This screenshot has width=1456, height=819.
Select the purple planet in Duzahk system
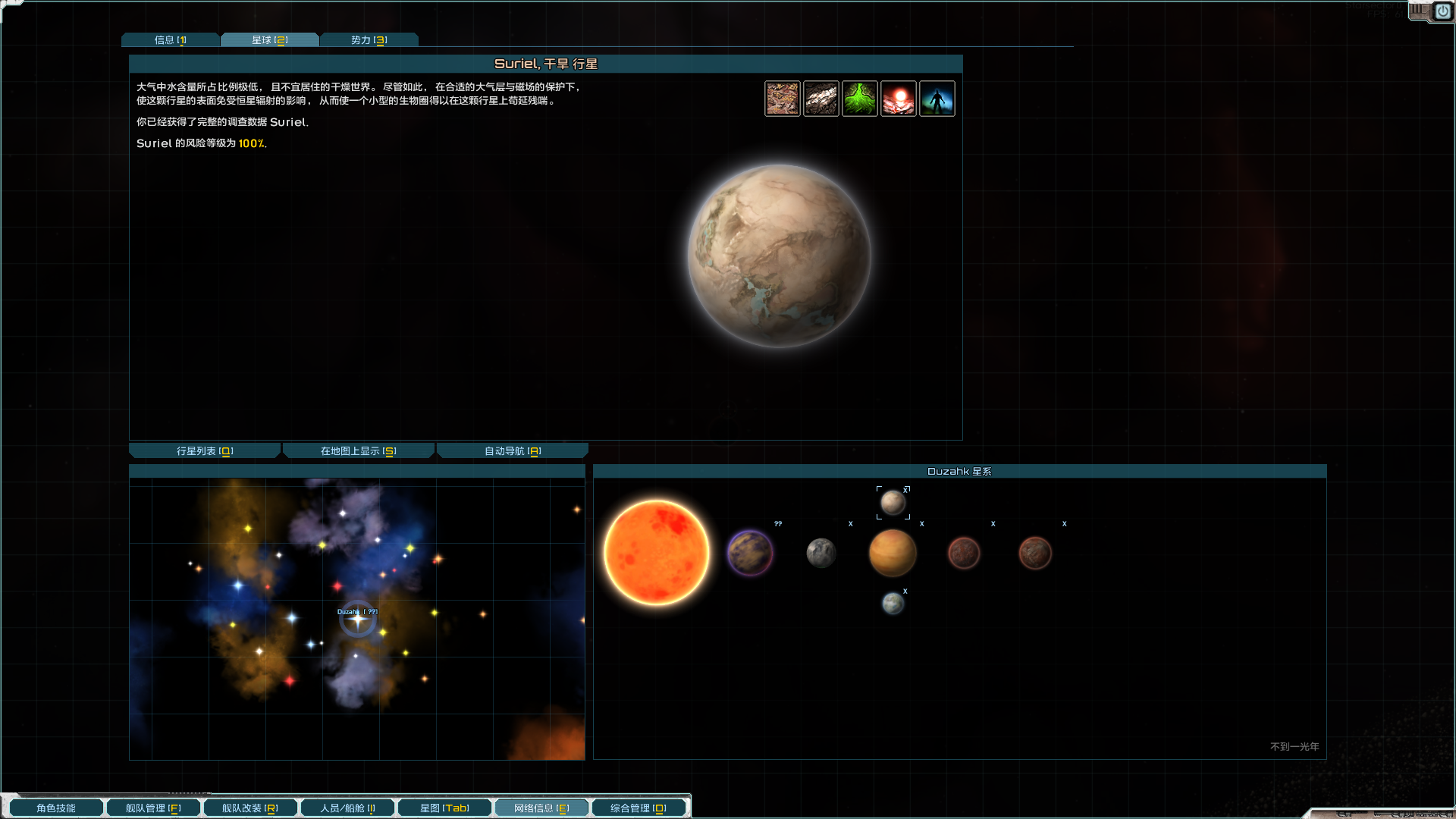(749, 553)
